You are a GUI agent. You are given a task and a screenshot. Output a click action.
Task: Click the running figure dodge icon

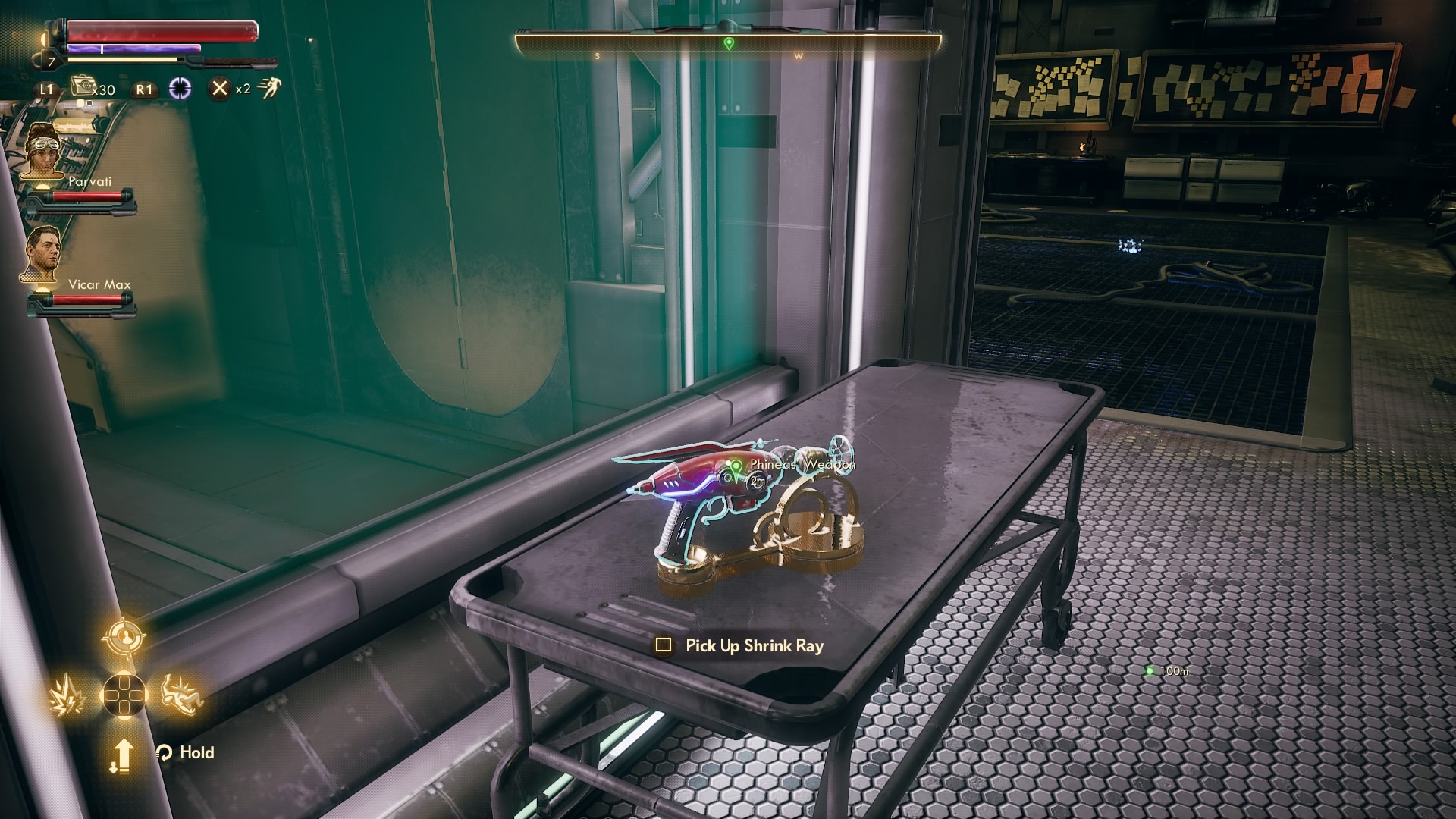point(268,89)
